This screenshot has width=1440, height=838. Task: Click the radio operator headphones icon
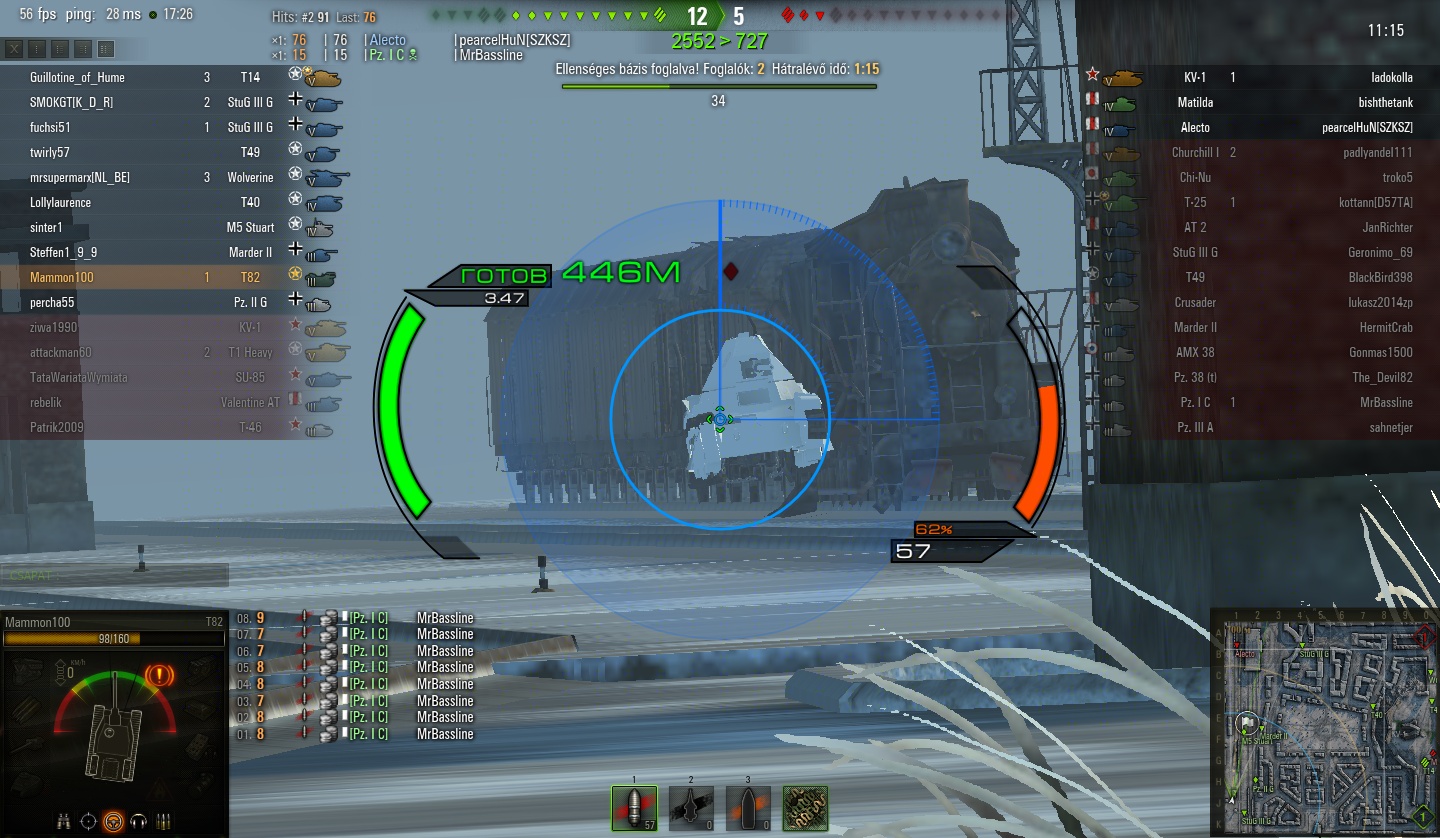137,821
